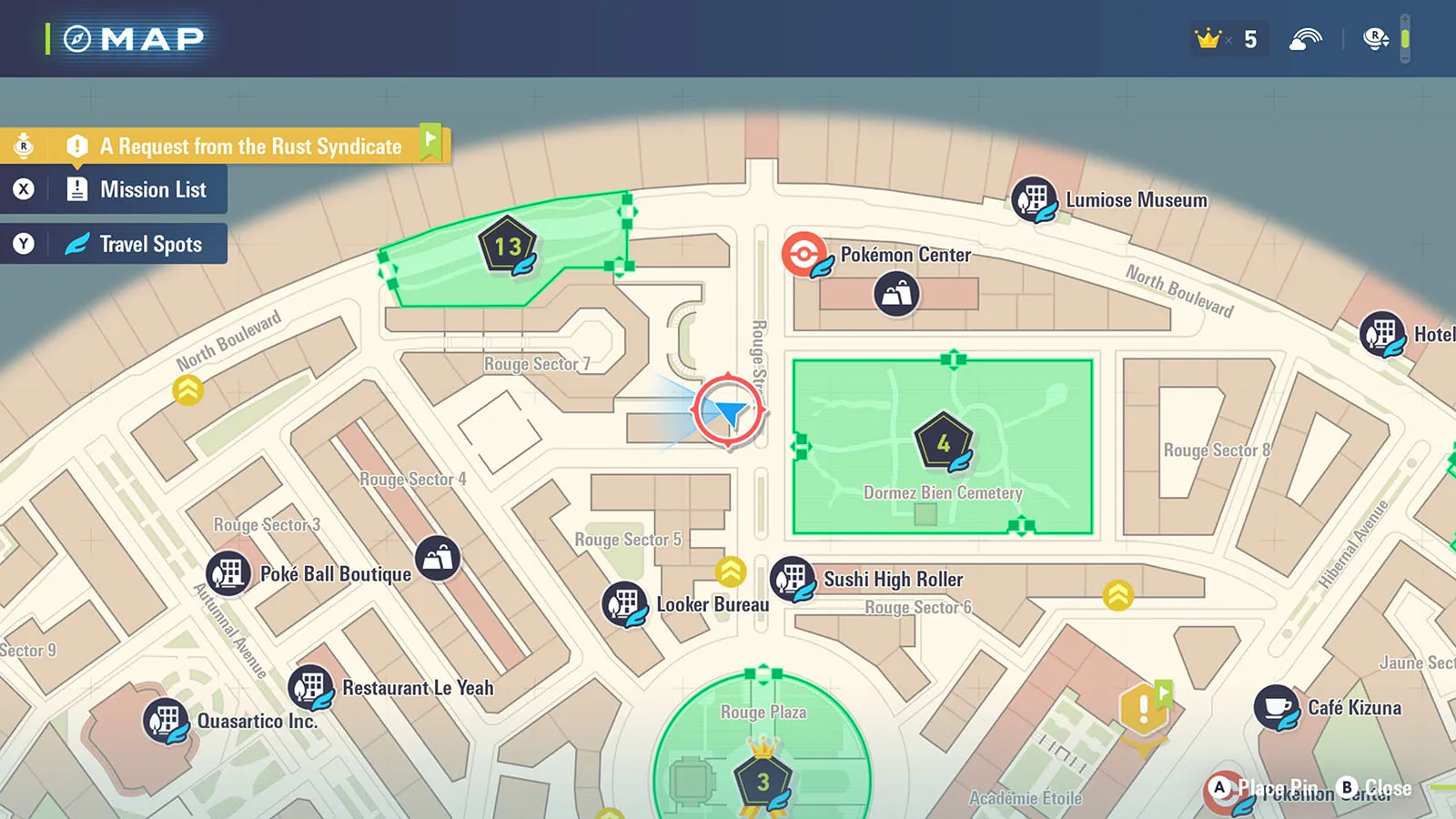
Task: Click the shopping bag icon beside Poké Ball Boutique
Action: 438,558
